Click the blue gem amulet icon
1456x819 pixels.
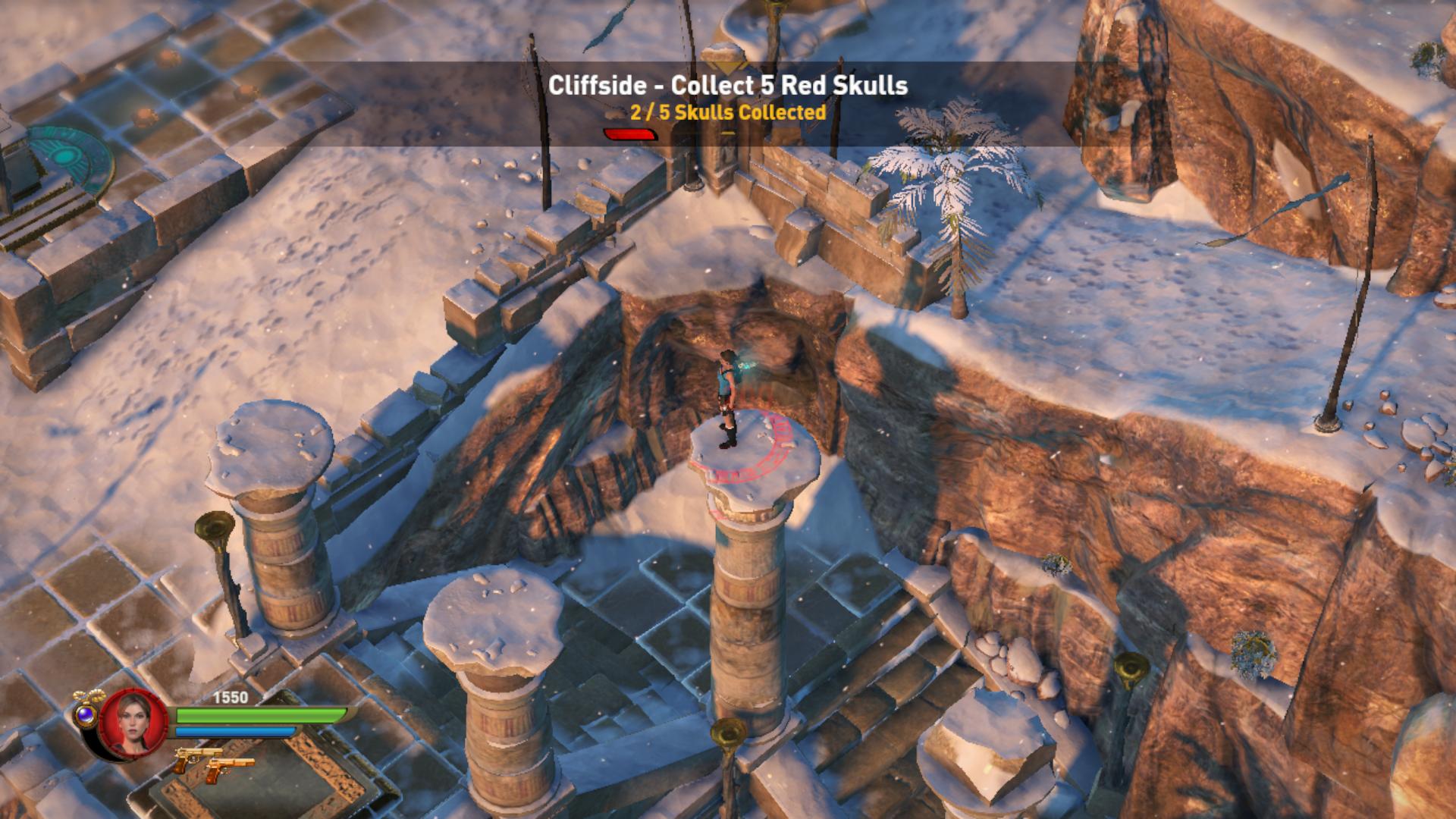pyautogui.click(x=85, y=712)
